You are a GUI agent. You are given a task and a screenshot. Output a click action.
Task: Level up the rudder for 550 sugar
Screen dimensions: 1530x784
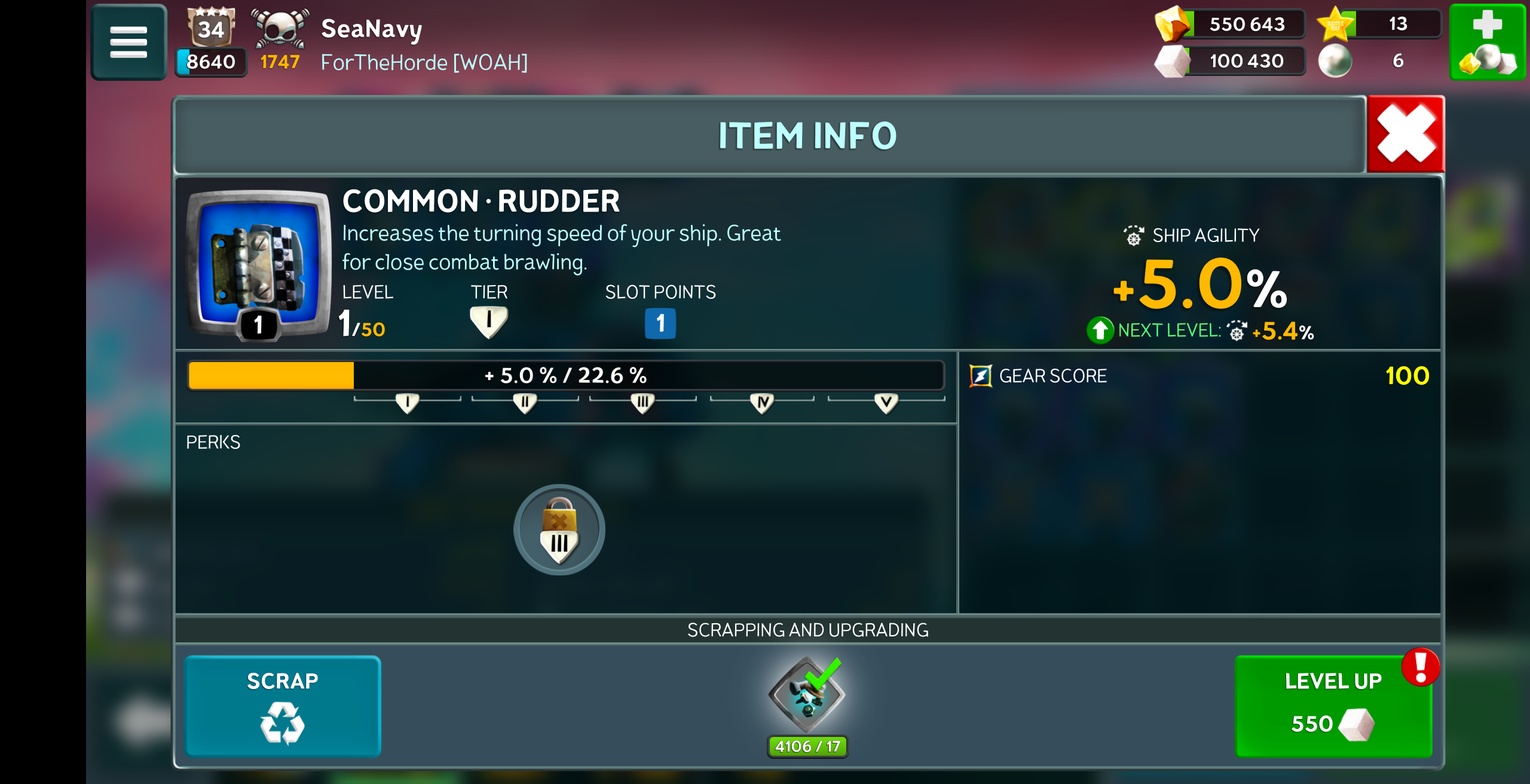coord(1333,706)
